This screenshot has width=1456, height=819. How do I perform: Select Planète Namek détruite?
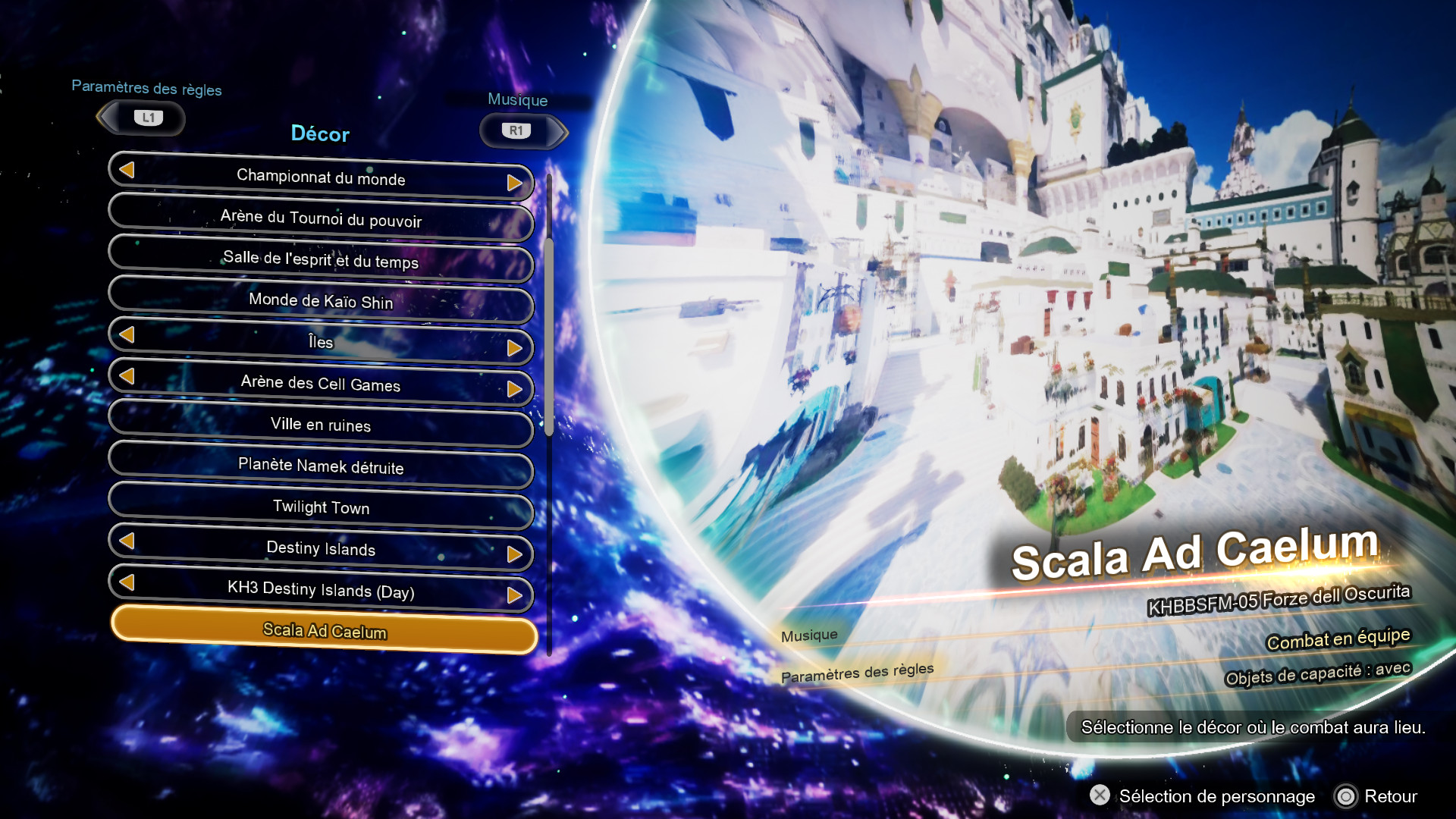point(320,466)
